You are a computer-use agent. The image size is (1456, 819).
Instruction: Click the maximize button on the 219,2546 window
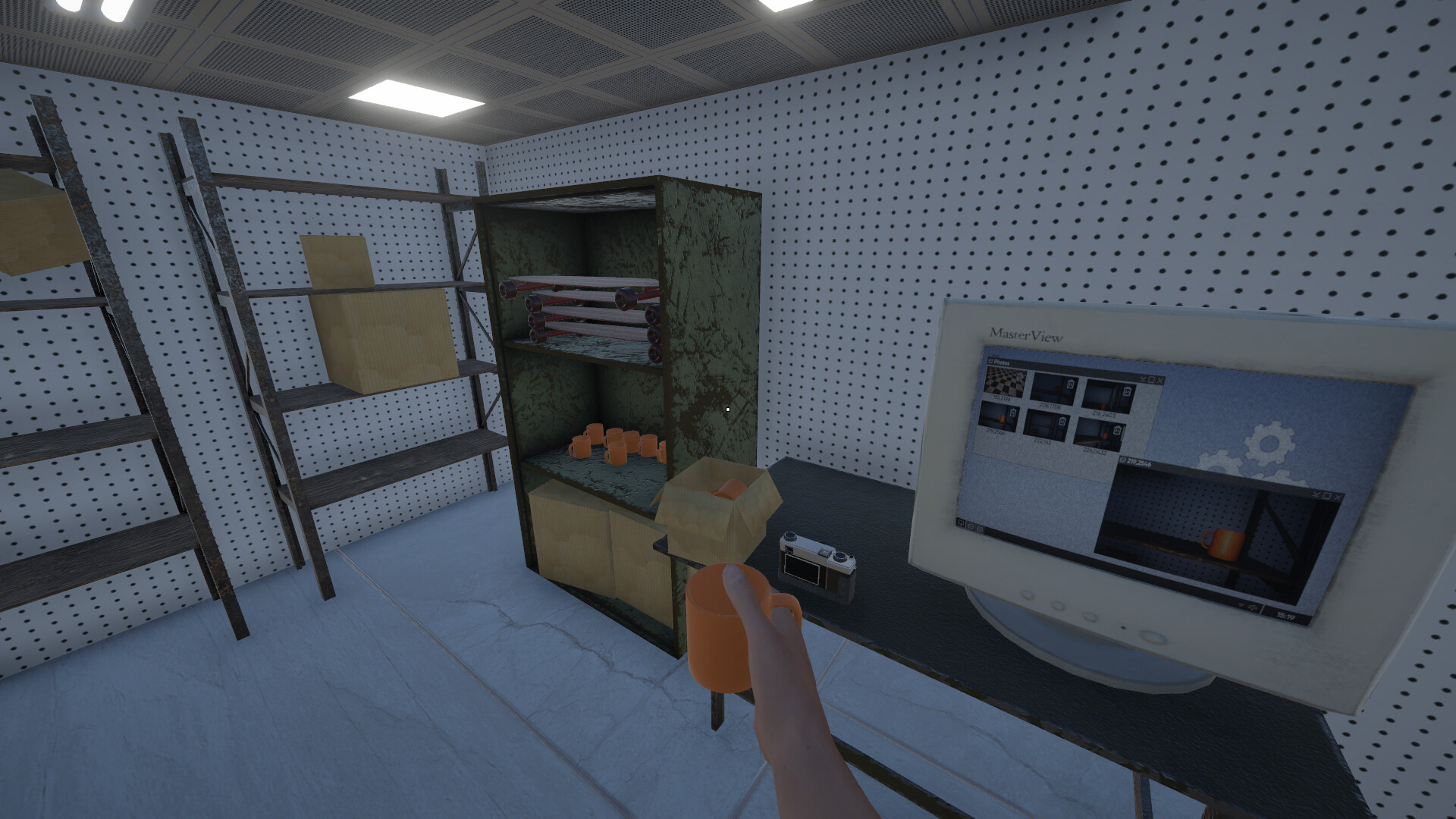[x=1326, y=495]
